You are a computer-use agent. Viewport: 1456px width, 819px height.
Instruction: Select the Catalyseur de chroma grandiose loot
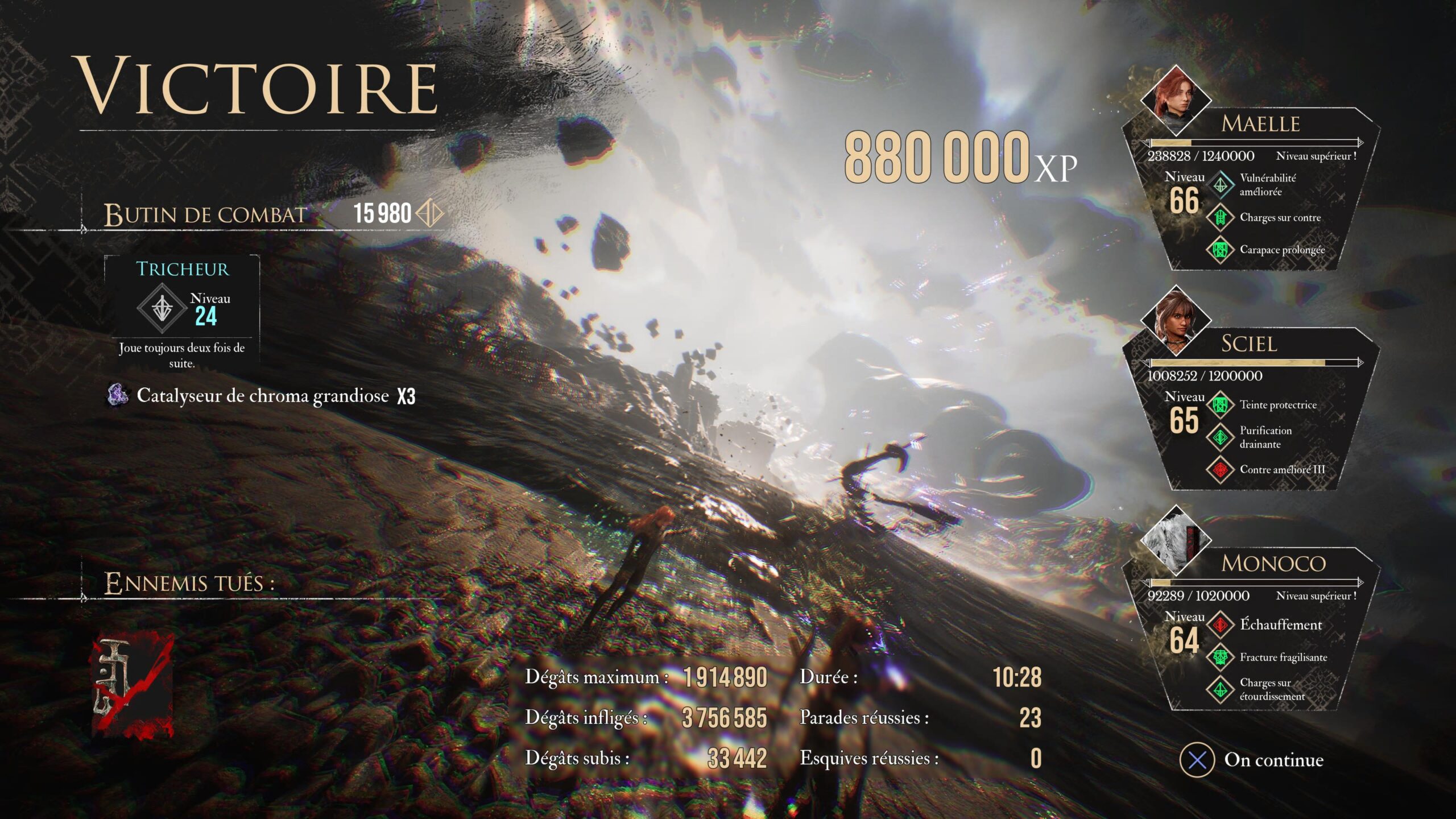pyautogui.click(x=262, y=395)
